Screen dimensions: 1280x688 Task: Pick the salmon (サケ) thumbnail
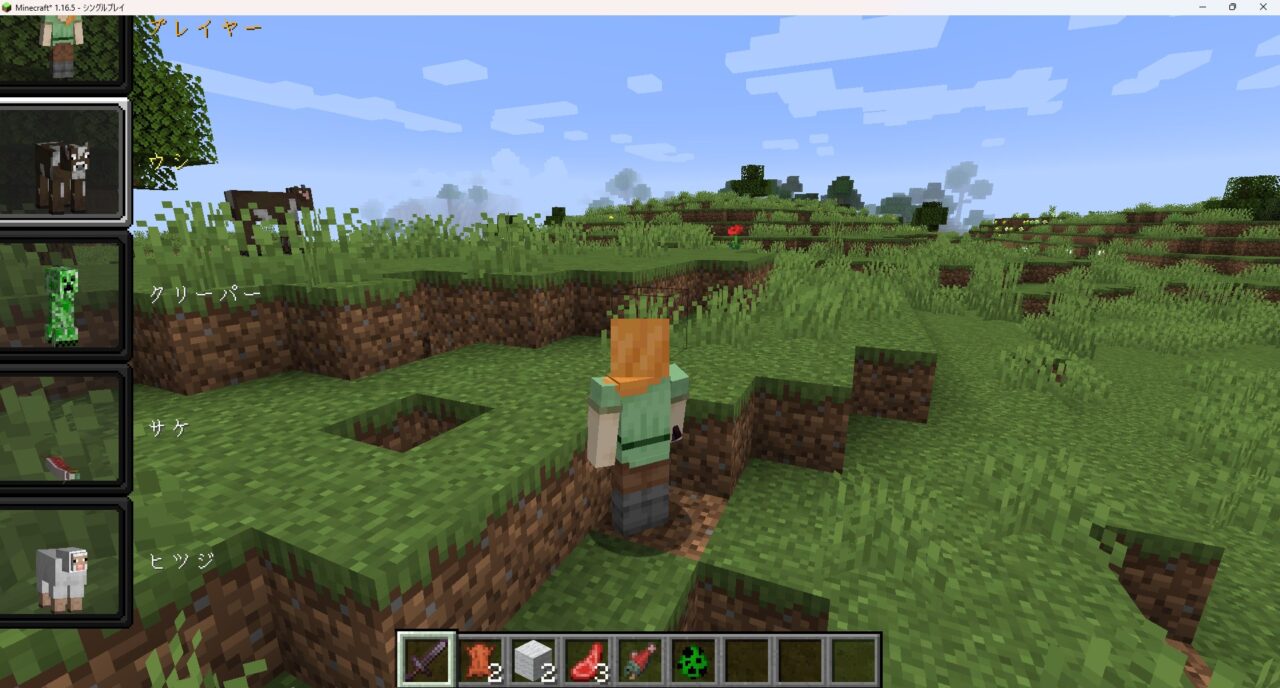(63, 430)
